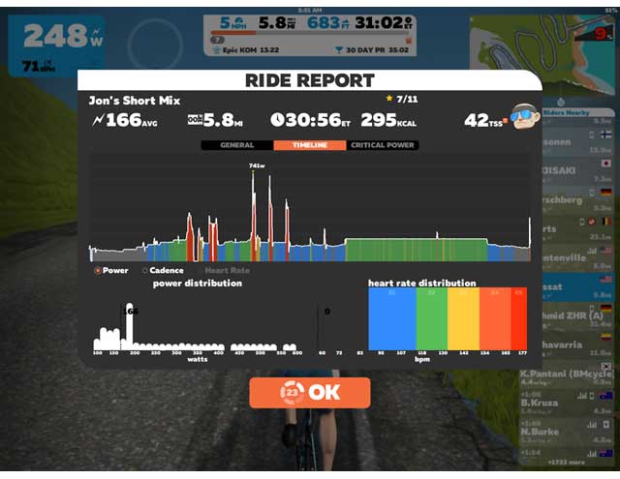Choose the Cadence graph option
Viewport: 620px width, 479px height.
[x=167, y=271]
